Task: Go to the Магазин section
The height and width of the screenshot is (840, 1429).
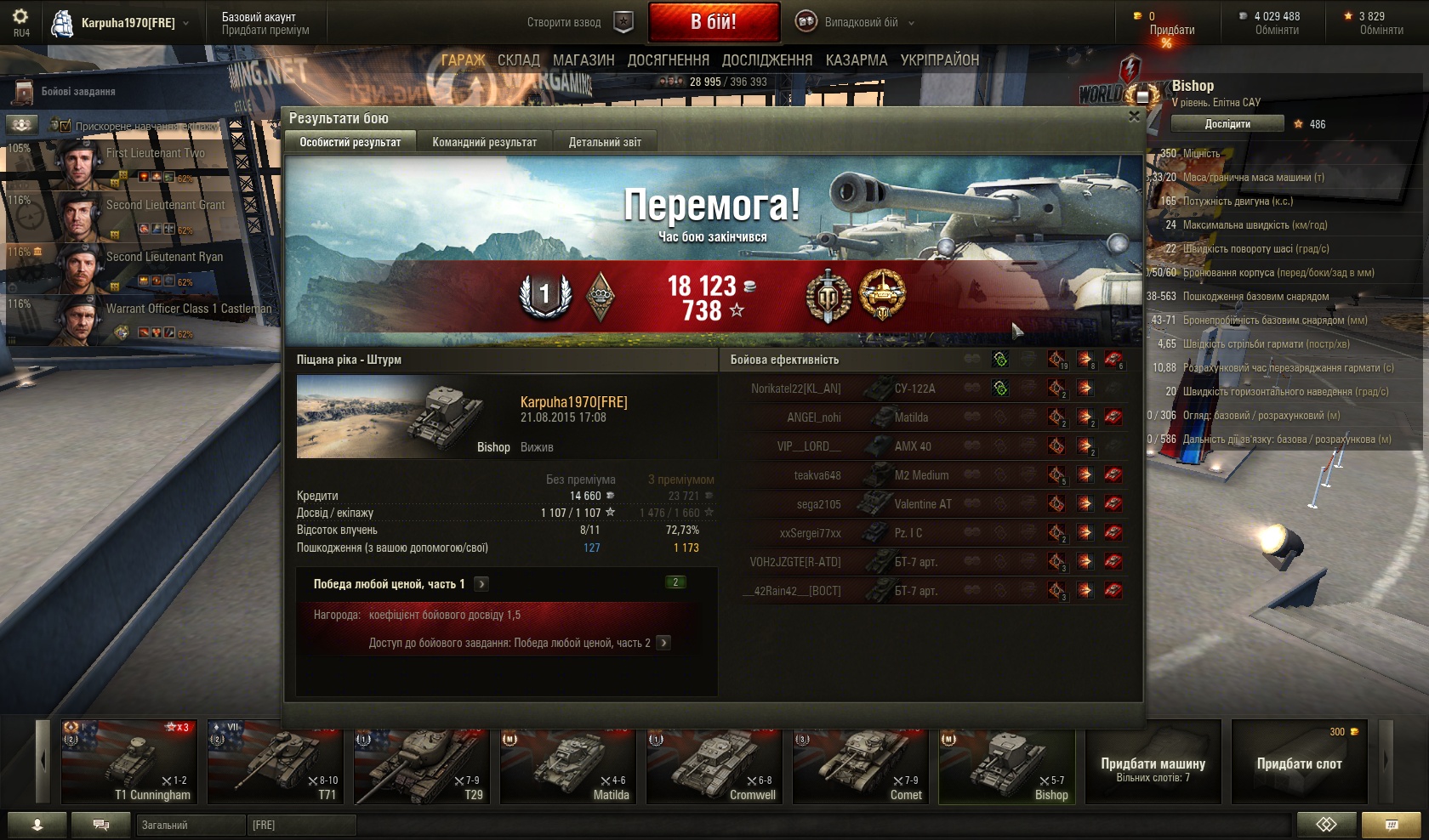Action: tap(584, 60)
